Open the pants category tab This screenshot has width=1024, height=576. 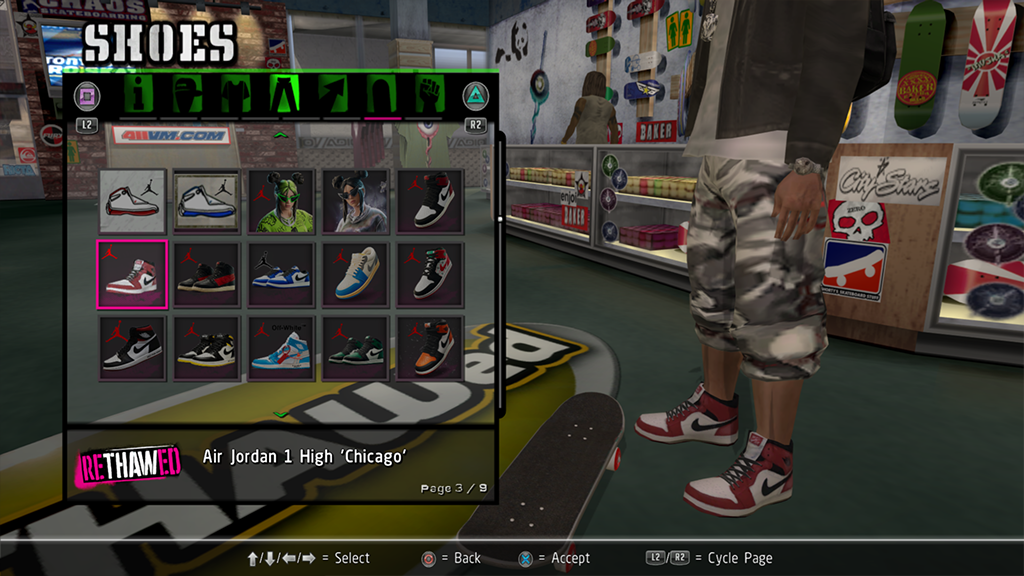click(x=285, y=95)
